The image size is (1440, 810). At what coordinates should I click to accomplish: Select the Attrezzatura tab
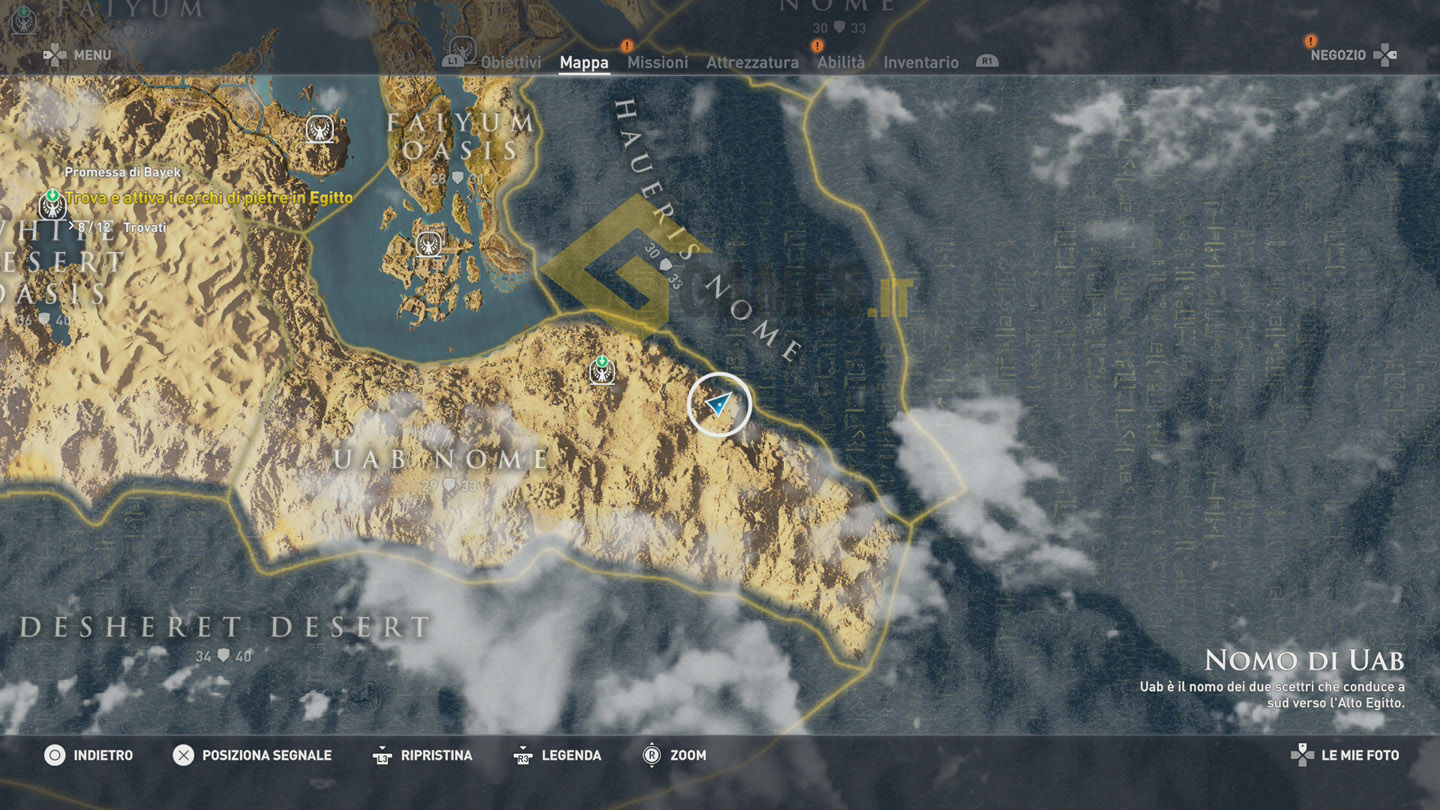tap(752, 62)
